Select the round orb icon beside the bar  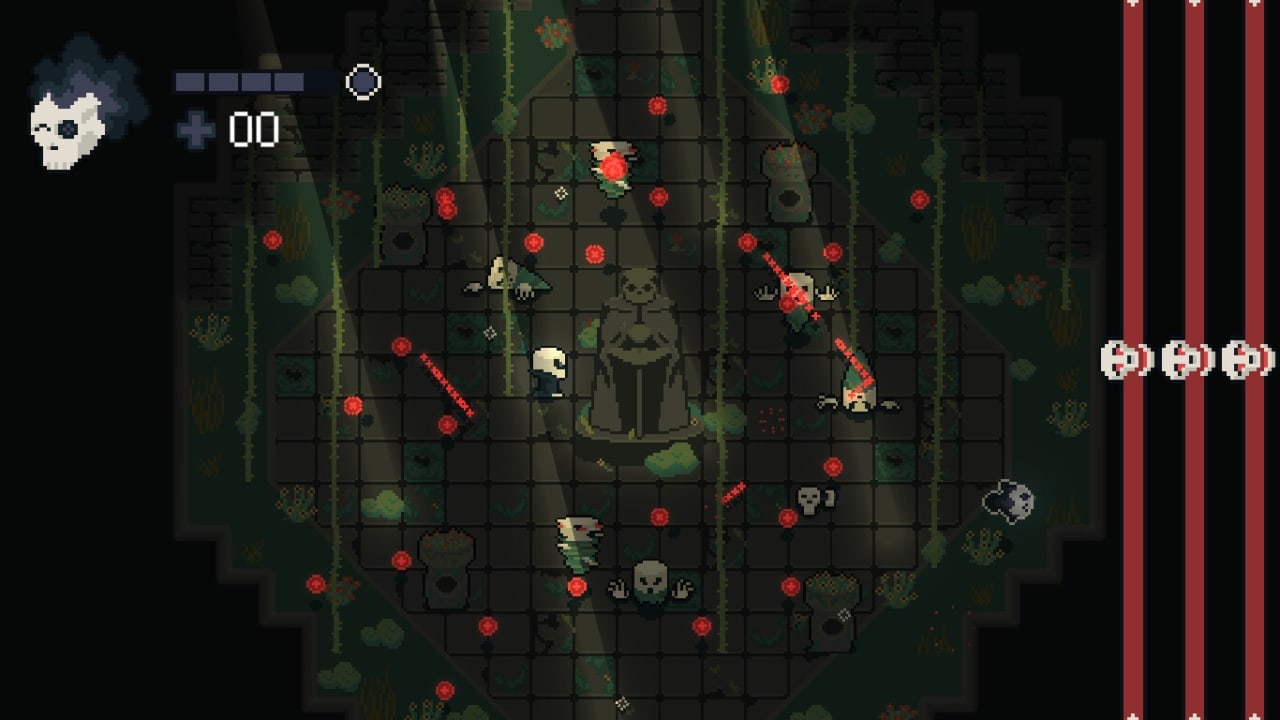click(363, 82)
